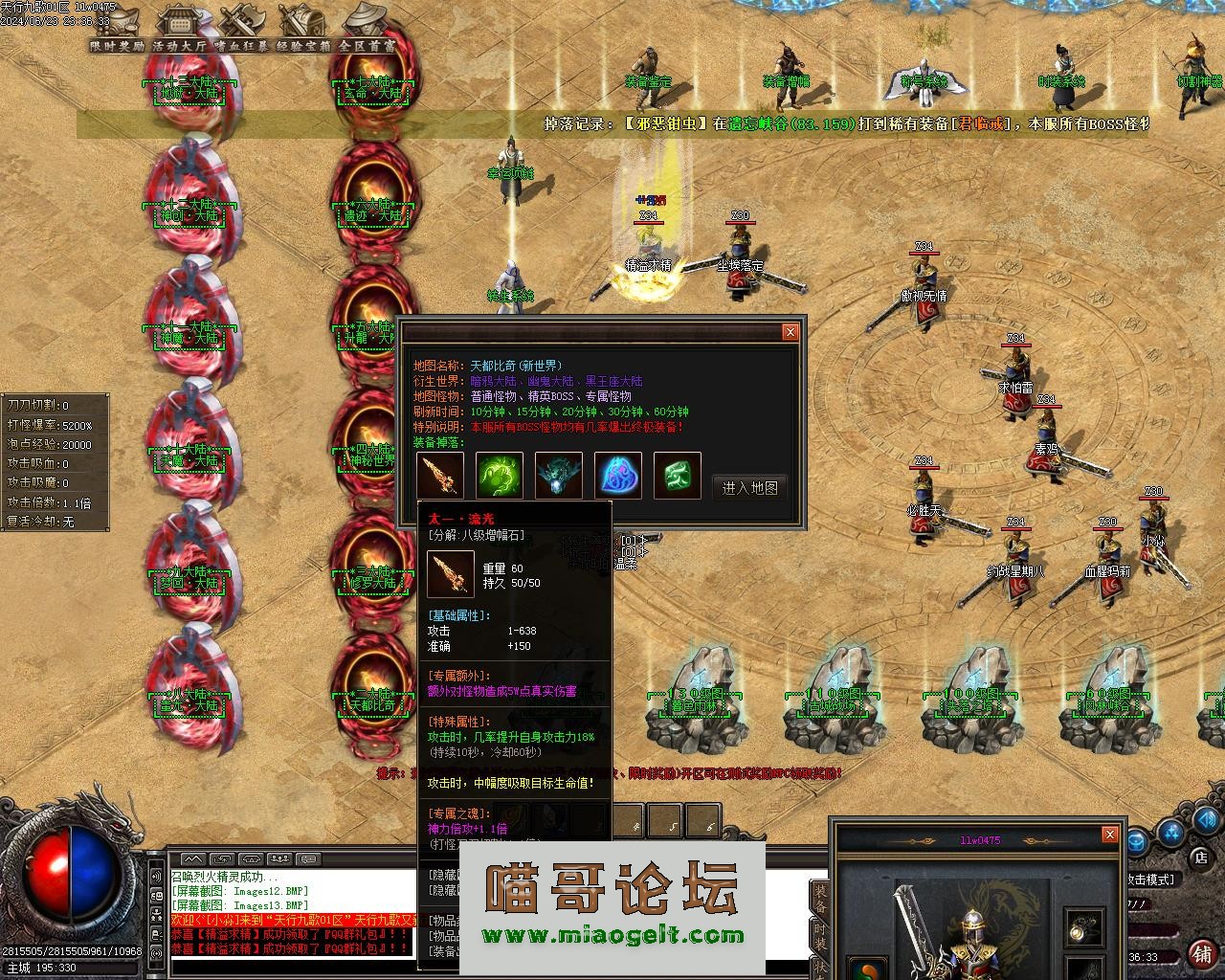
Task: Toggle the blue speaker sound button
Action: coord(1207,820)
